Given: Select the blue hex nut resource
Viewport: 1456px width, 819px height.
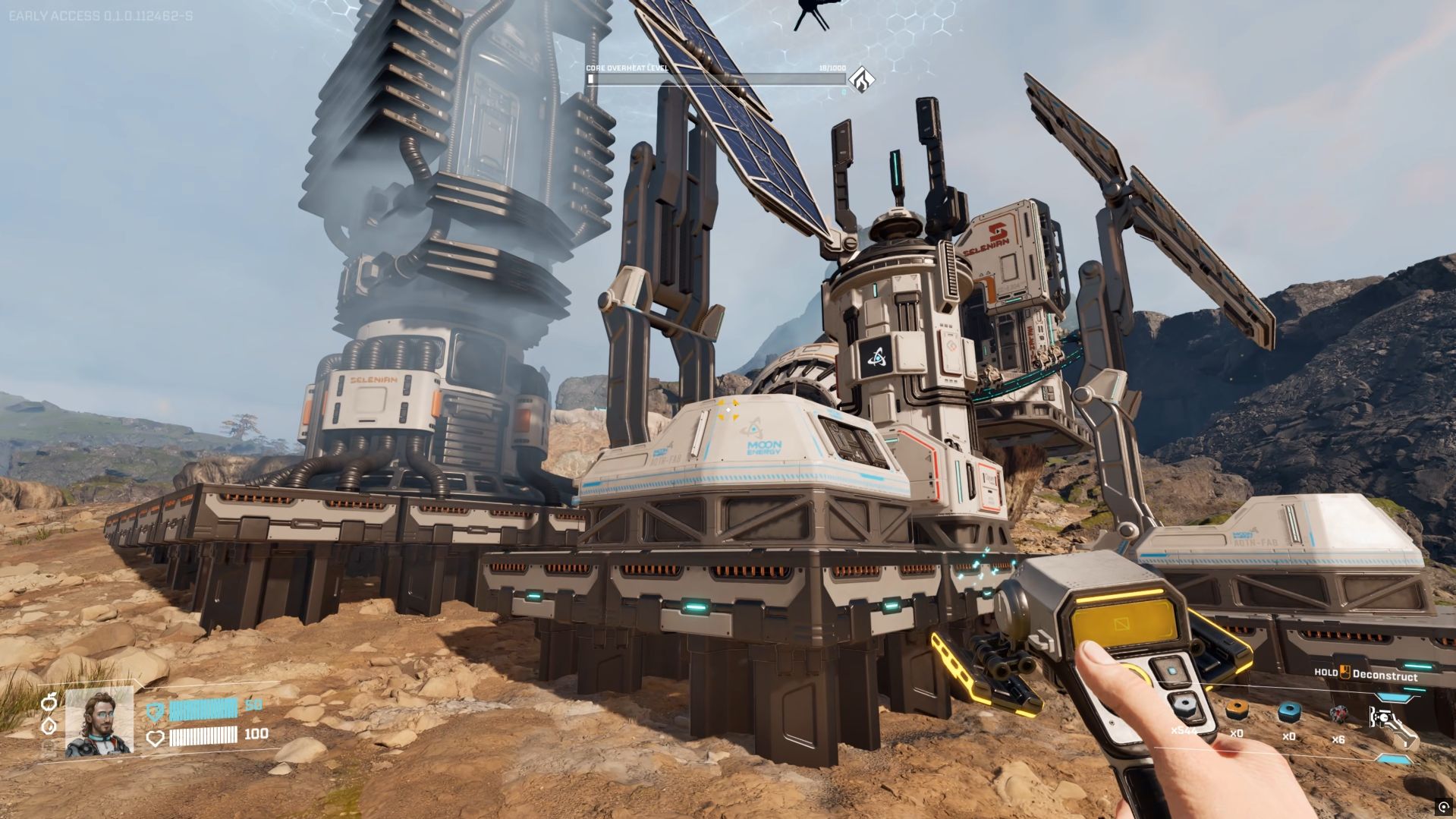Looking at the screenshot, I should 1288,712.
